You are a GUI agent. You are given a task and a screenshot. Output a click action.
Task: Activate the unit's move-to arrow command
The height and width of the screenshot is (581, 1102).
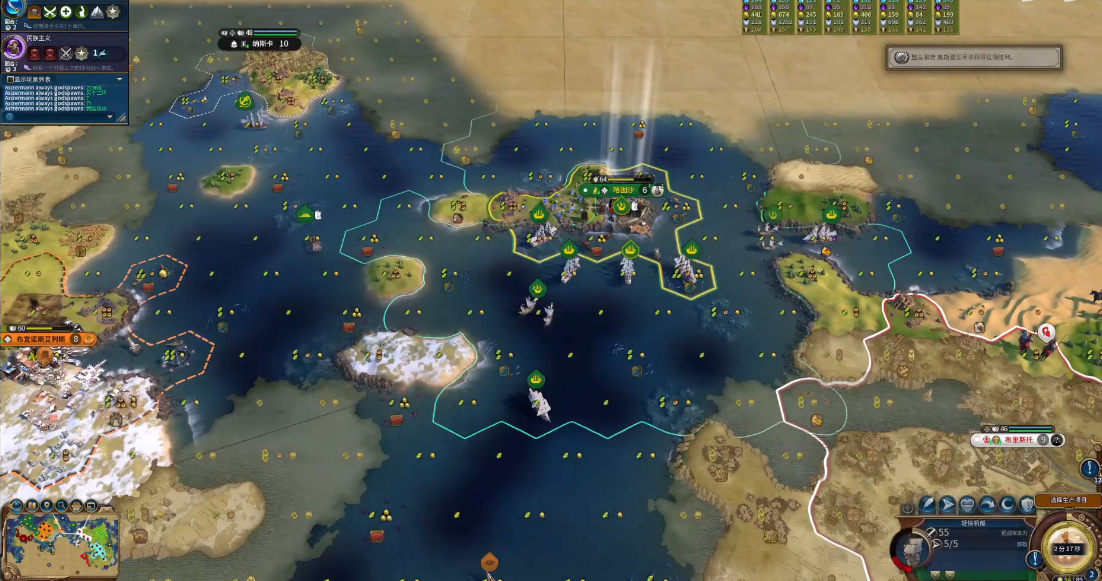946,505
